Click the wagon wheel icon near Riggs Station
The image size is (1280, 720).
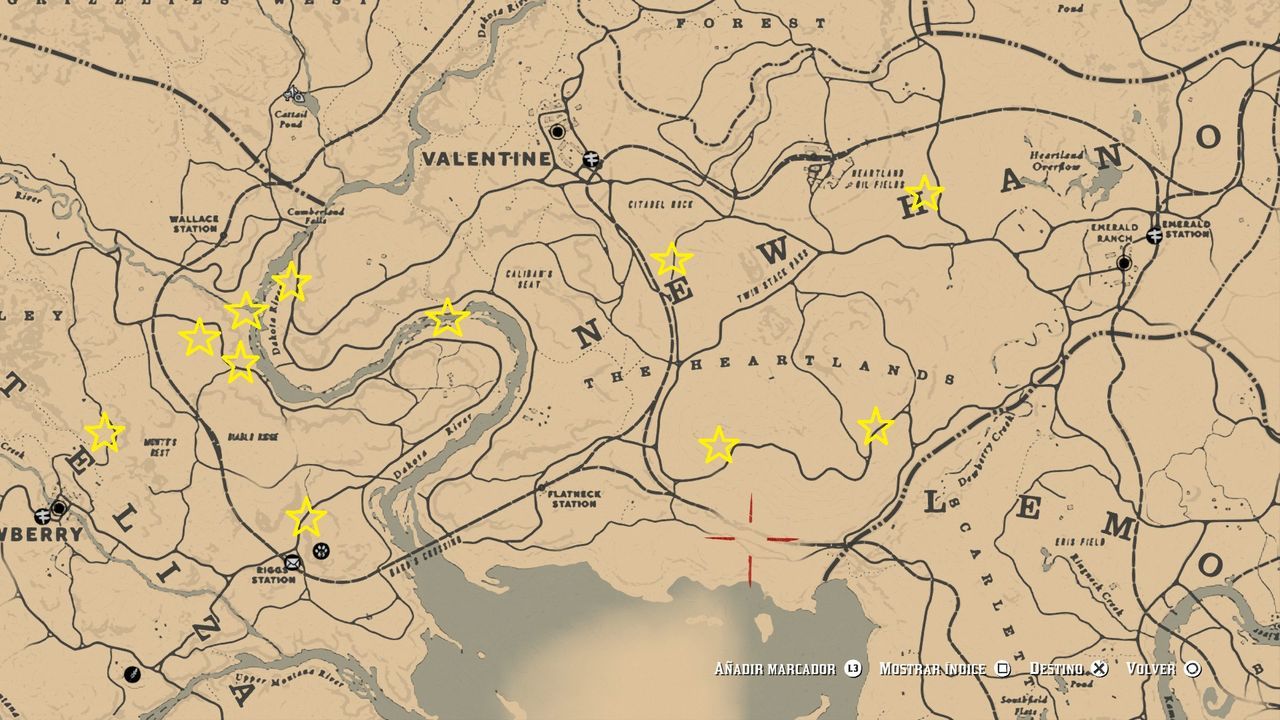tap(321, 551)
